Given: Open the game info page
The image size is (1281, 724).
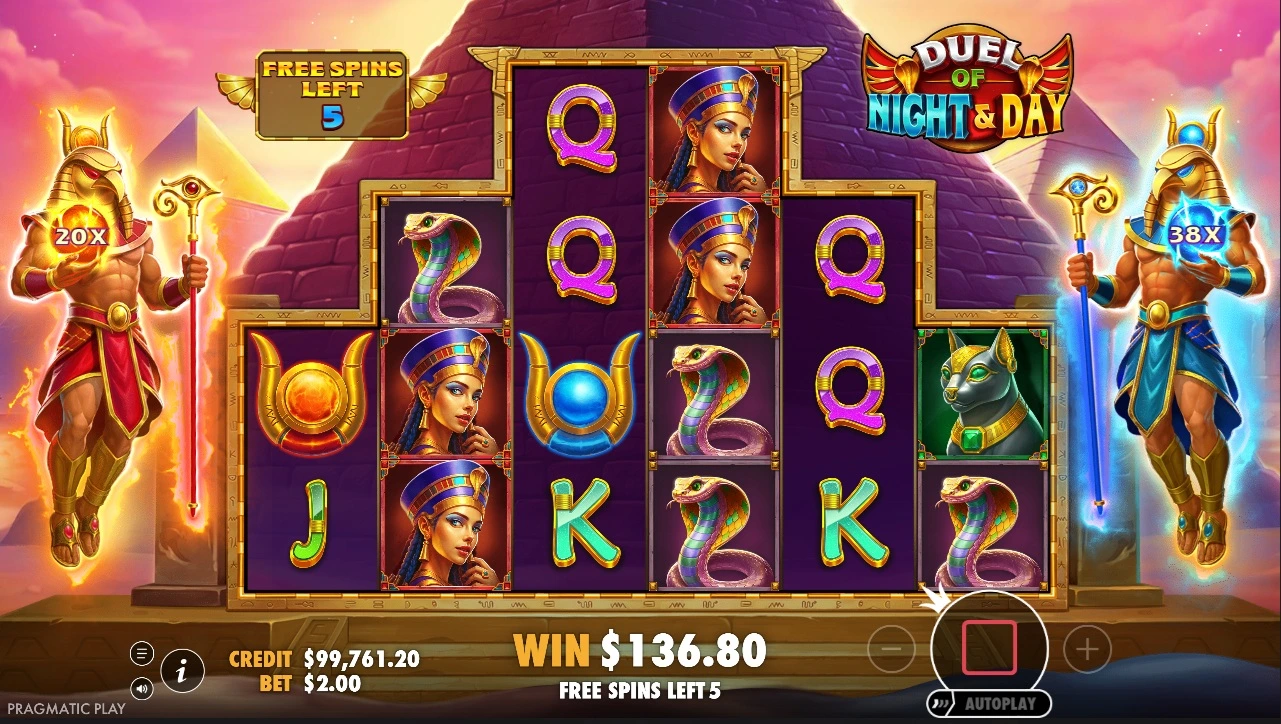Looking at the screenshot, I should 182,671.
